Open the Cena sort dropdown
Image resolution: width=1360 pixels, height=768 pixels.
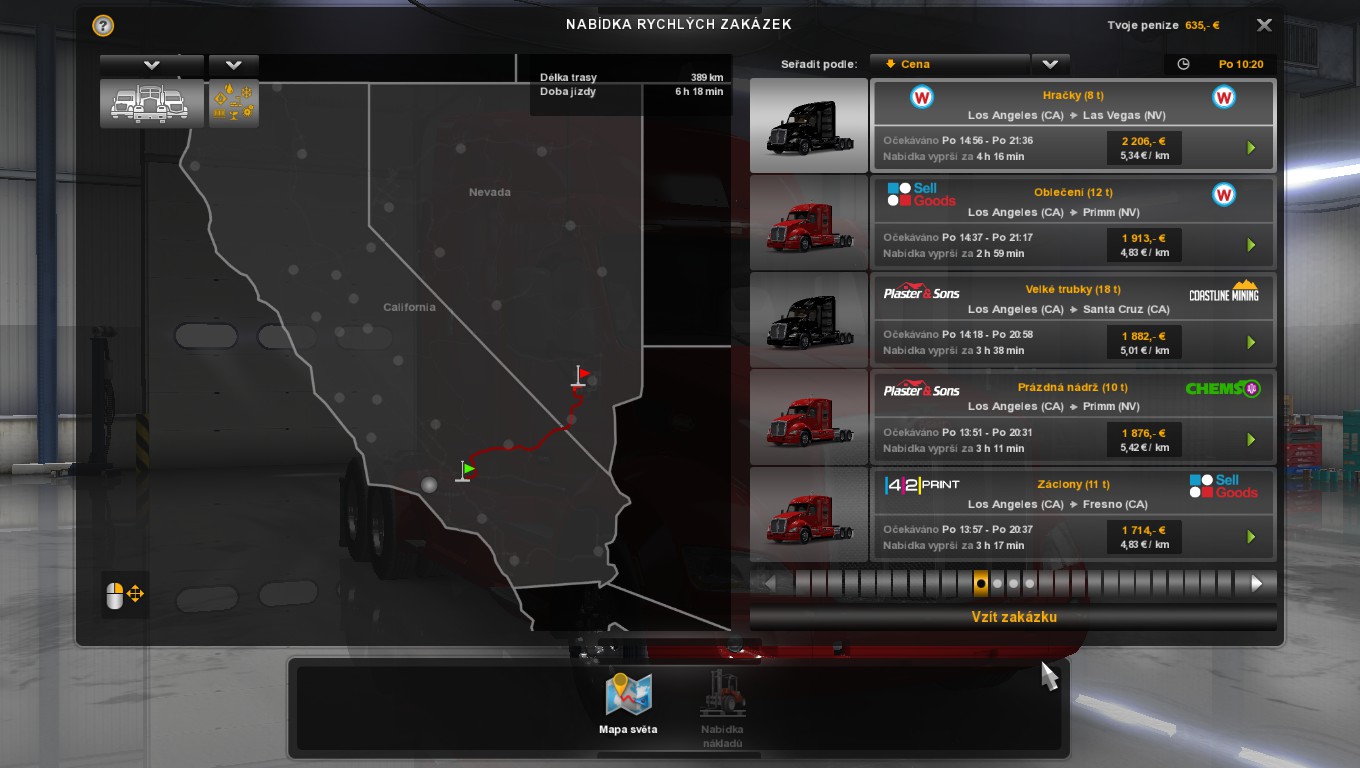point(1049,64)
